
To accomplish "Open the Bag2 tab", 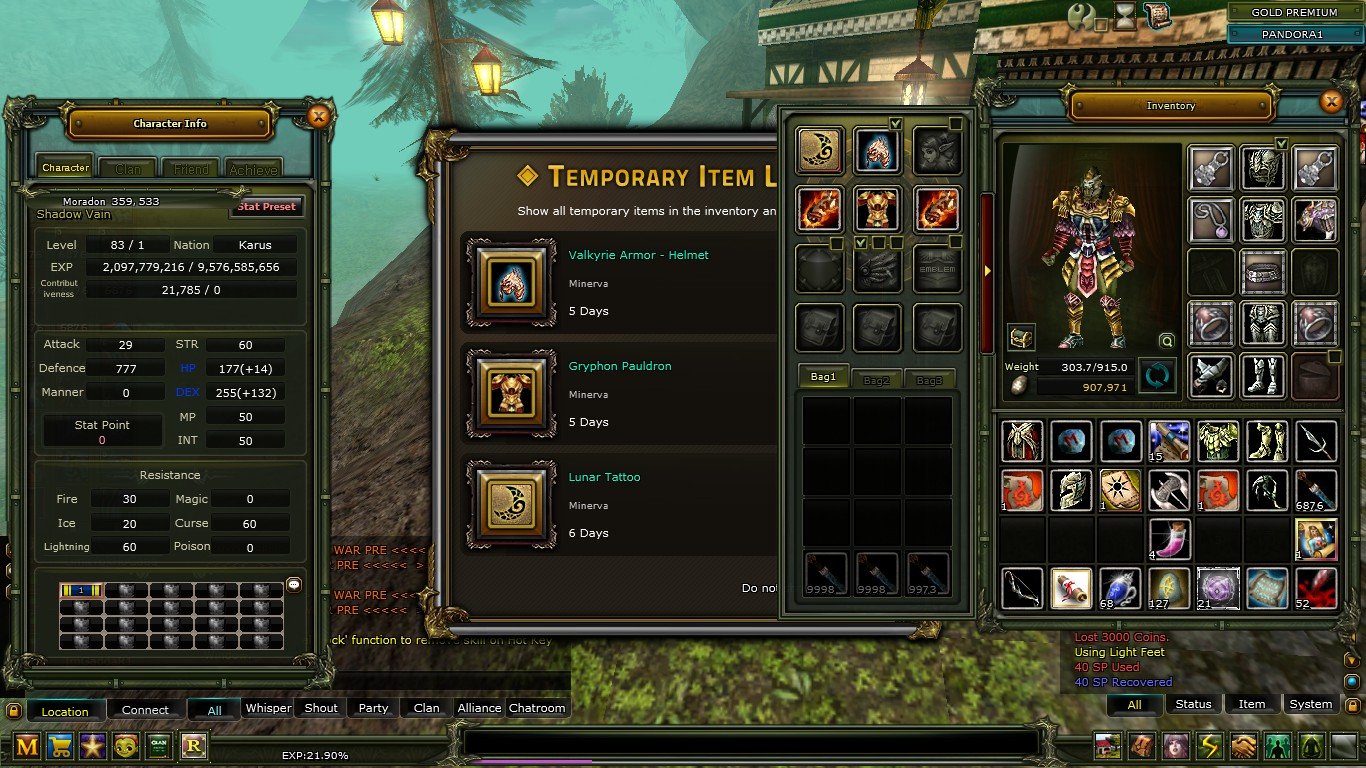I will coord(877,379).
